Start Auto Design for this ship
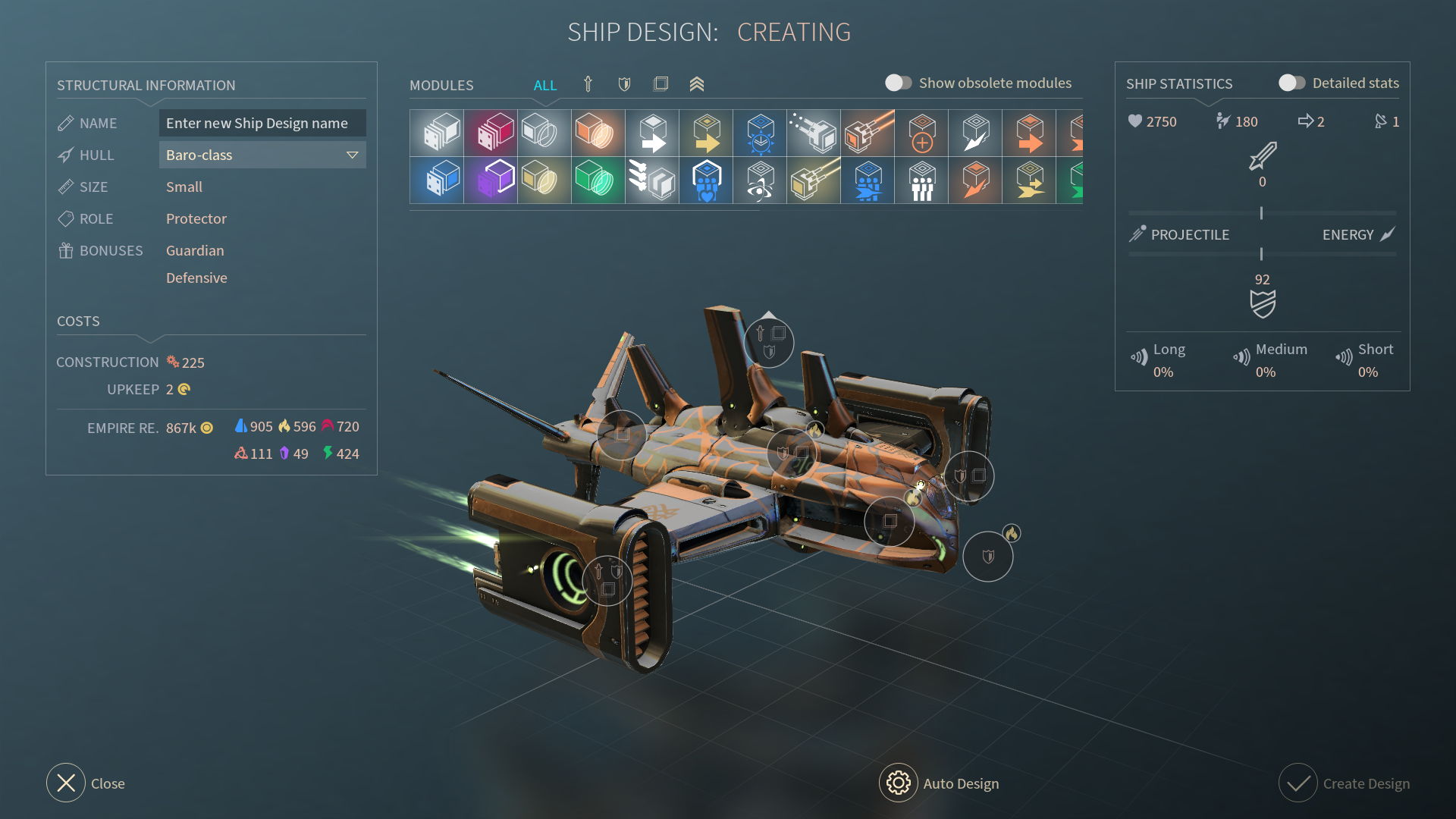The image size is (1456, 819). pyautogui.click(x=899, y=783)
